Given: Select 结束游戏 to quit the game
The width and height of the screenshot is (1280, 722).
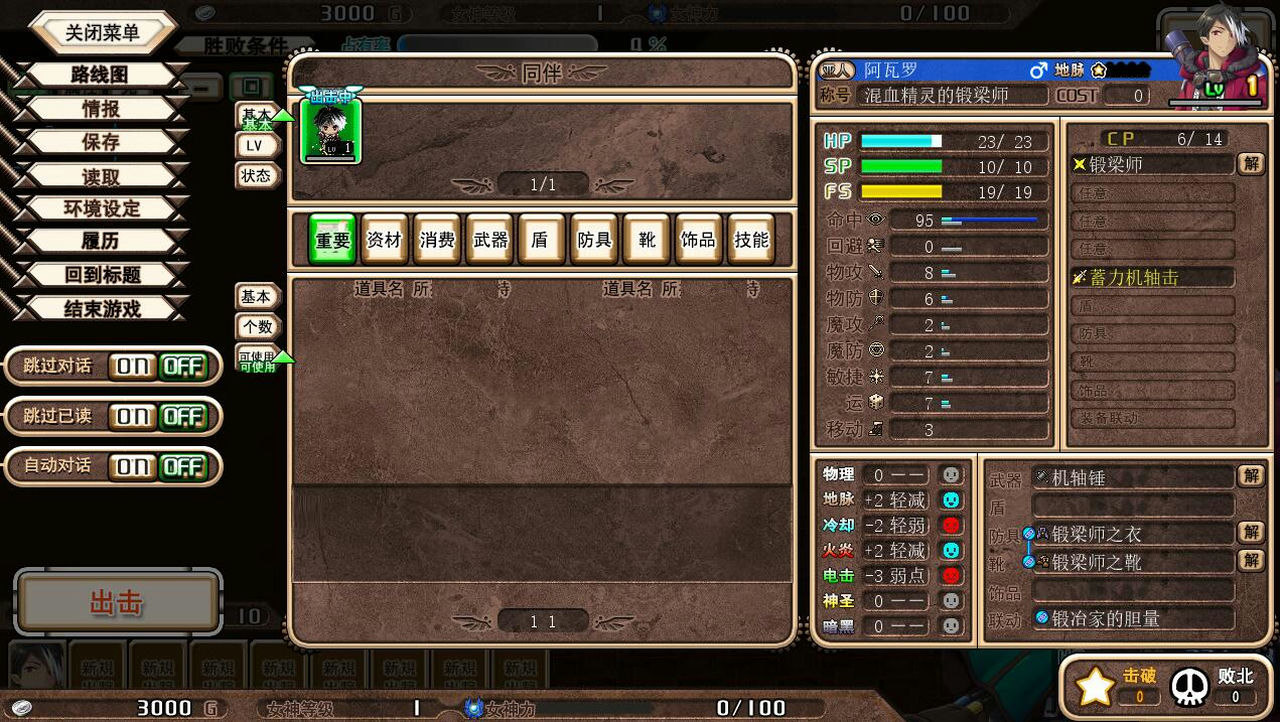Looking at the screenshot, I should coord(100,309).
